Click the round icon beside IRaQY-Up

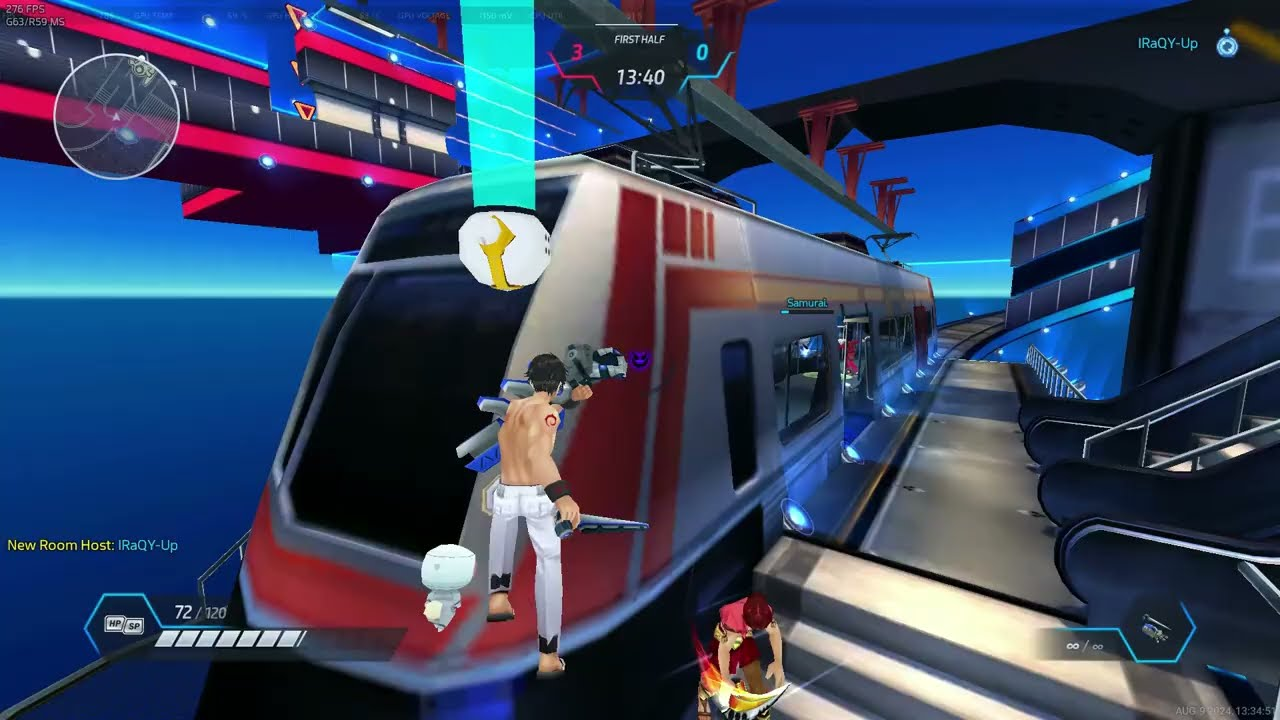point(1227,44)
